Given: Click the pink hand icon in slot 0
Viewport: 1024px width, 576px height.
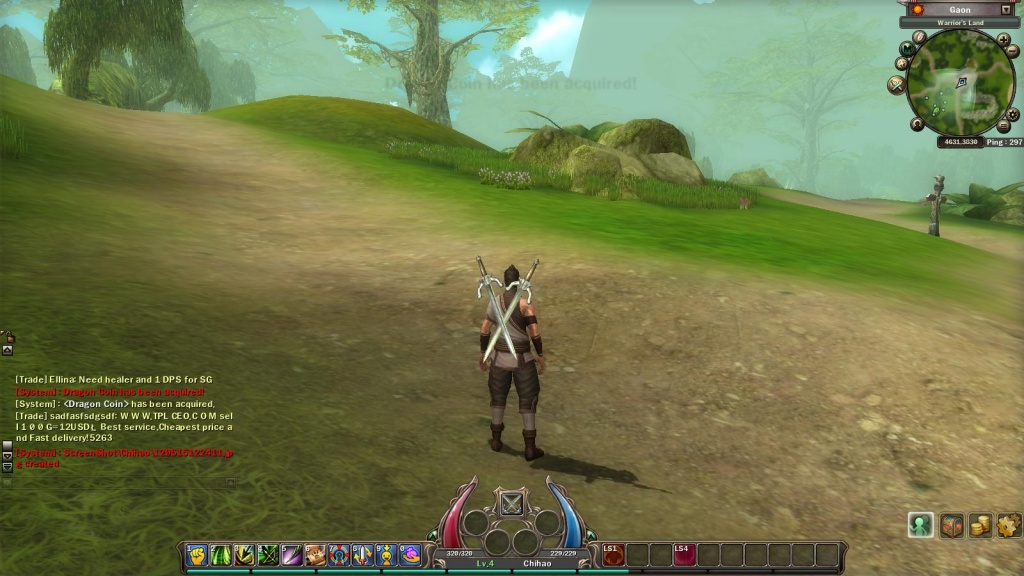Looking at the screenshot, I should [x=410, y=555].
